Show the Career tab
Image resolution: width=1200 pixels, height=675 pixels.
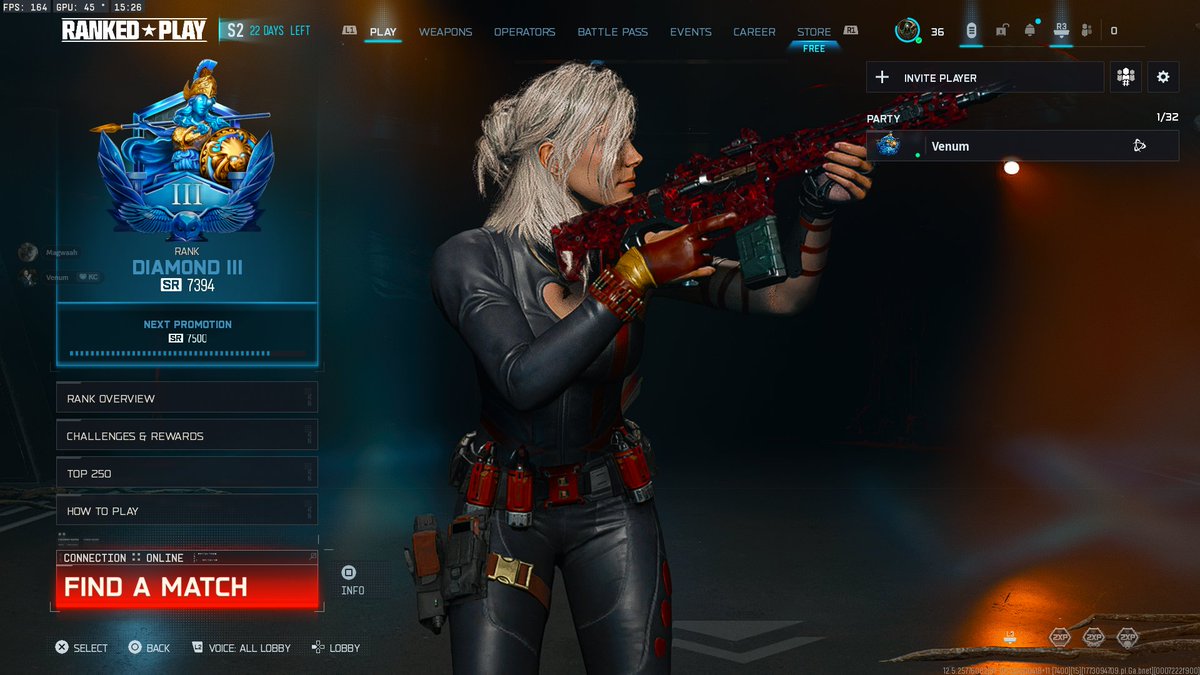pyautogui.click(x=754, y=32)
